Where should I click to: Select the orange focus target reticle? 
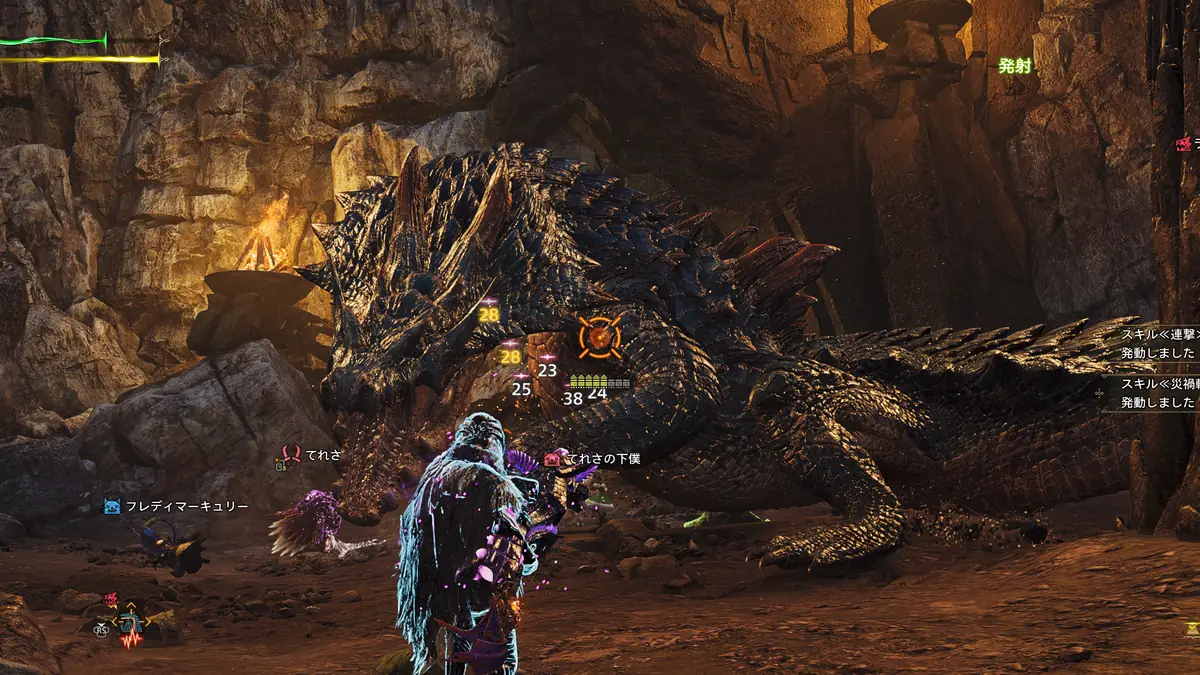click(x=599, y=337)
